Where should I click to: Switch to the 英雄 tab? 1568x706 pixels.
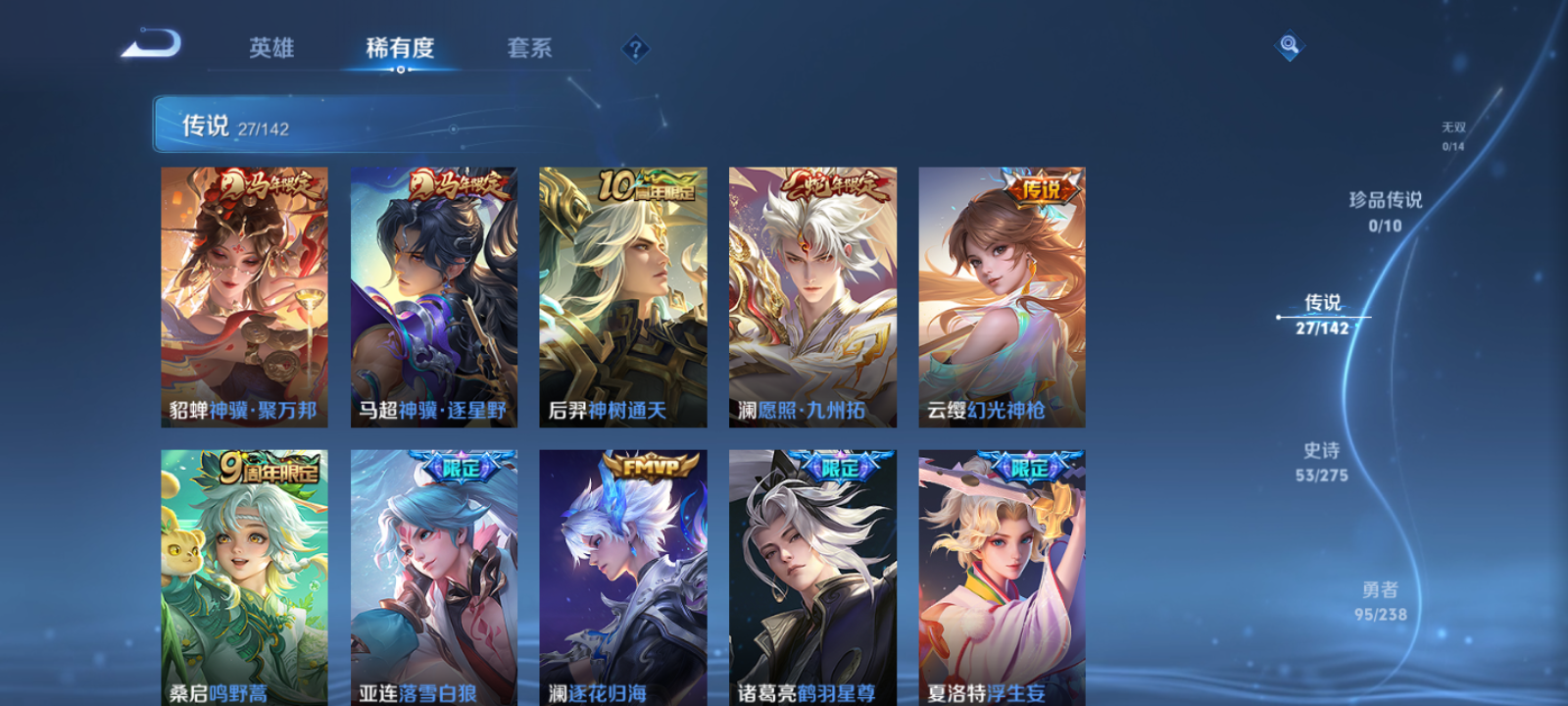(274, 48)
